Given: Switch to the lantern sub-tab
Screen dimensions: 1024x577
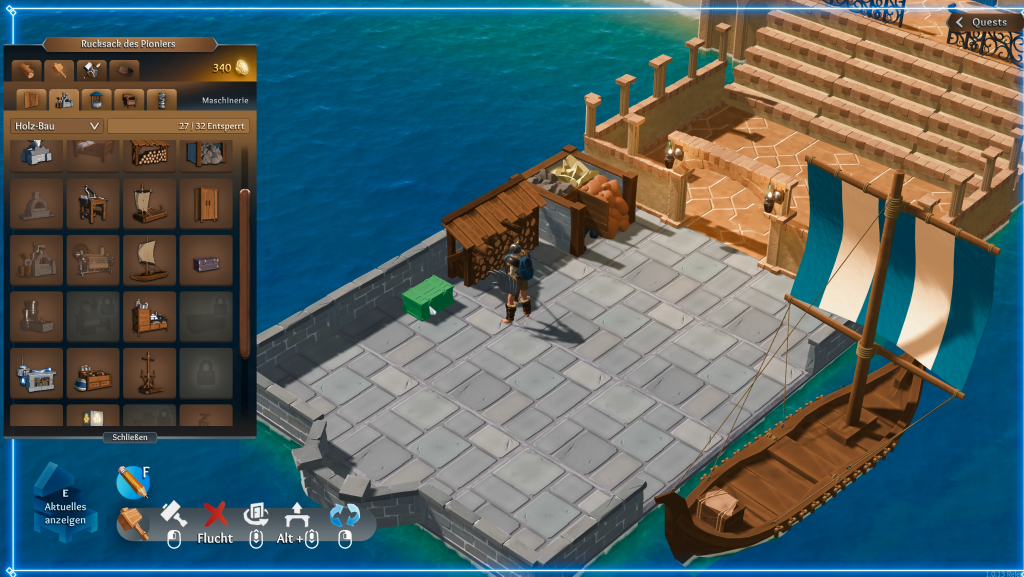Looking at the screenshot, I should point(161,100).
